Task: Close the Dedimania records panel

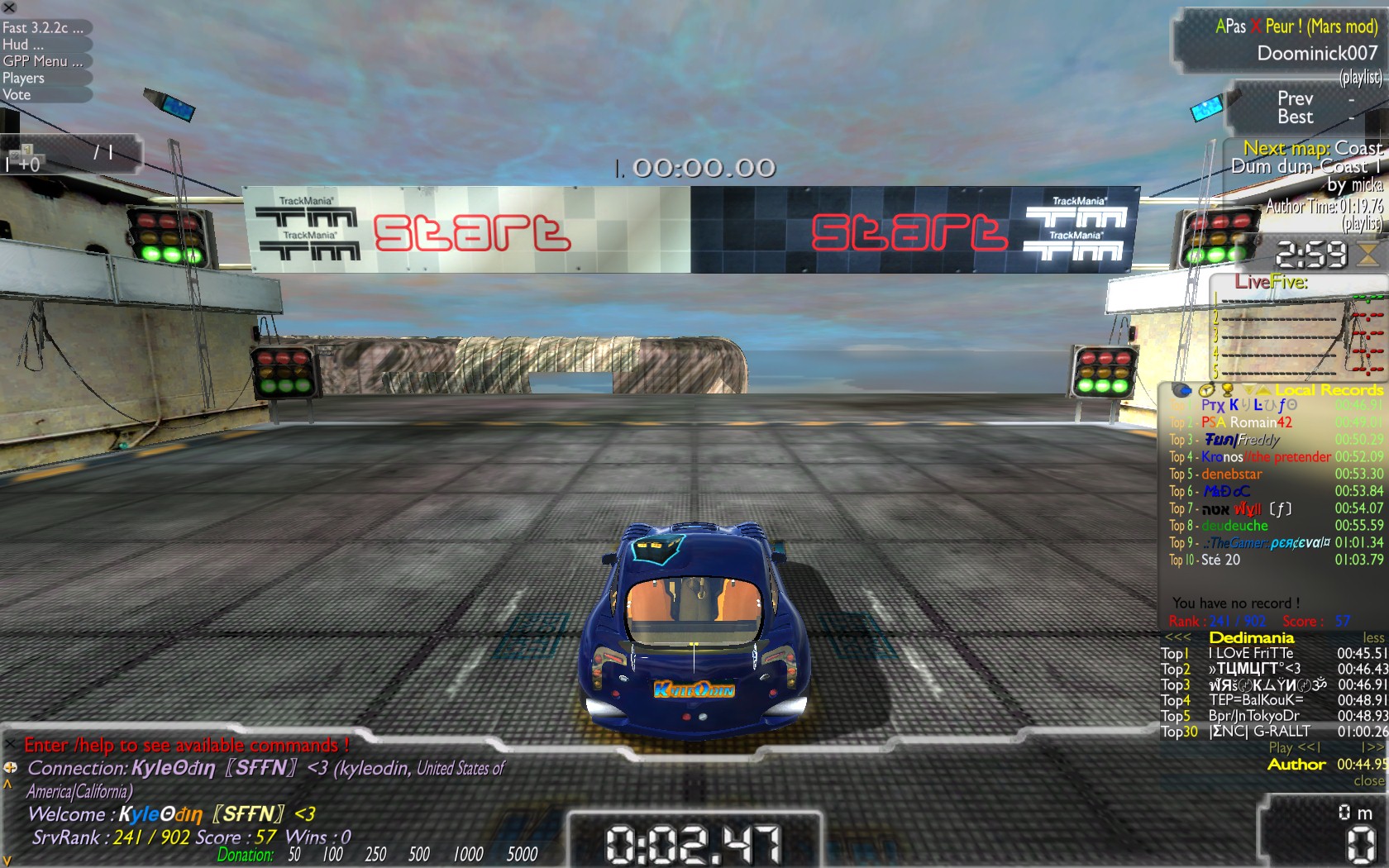Action: (x=1369, y=781)
